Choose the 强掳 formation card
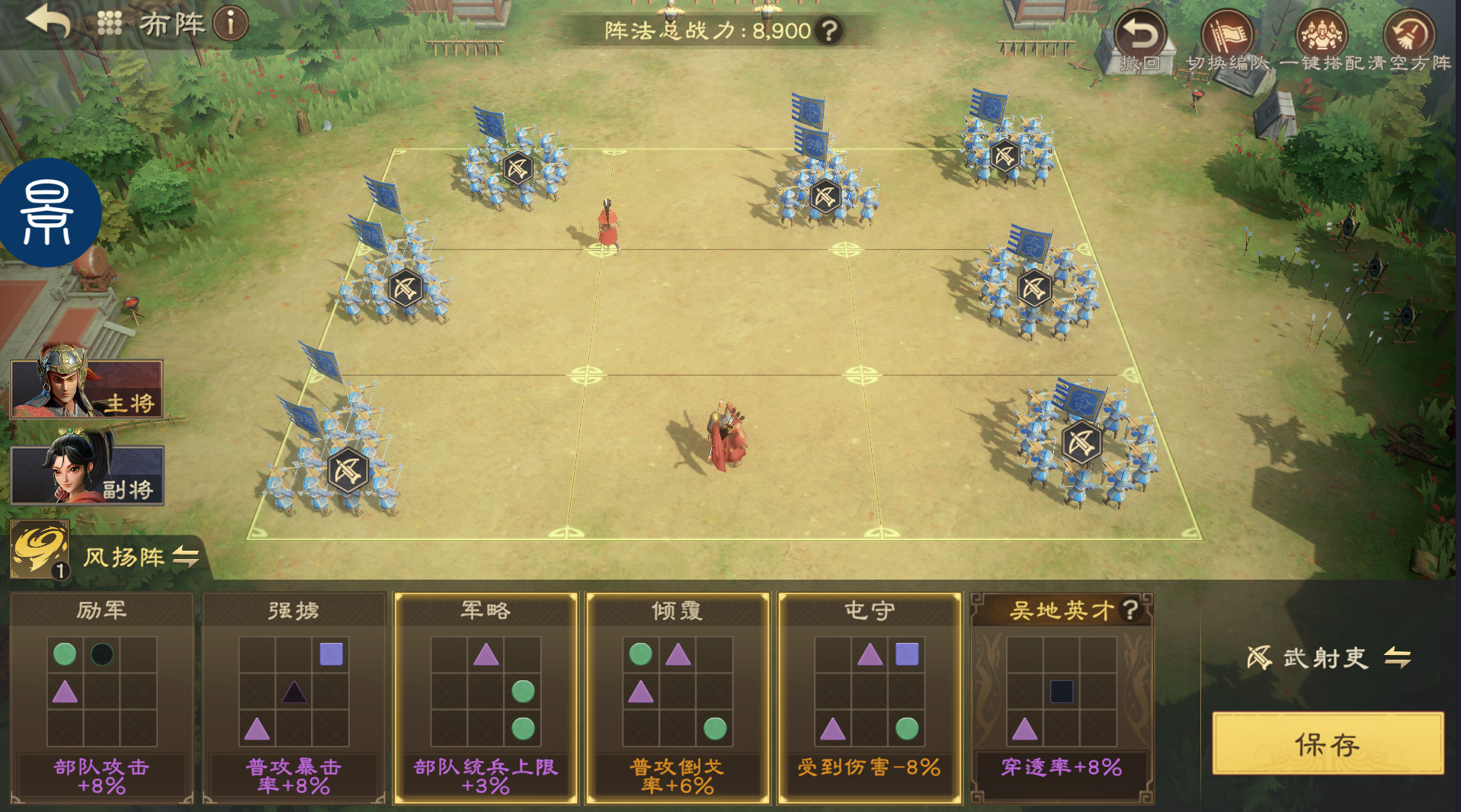 coord(293,697)
